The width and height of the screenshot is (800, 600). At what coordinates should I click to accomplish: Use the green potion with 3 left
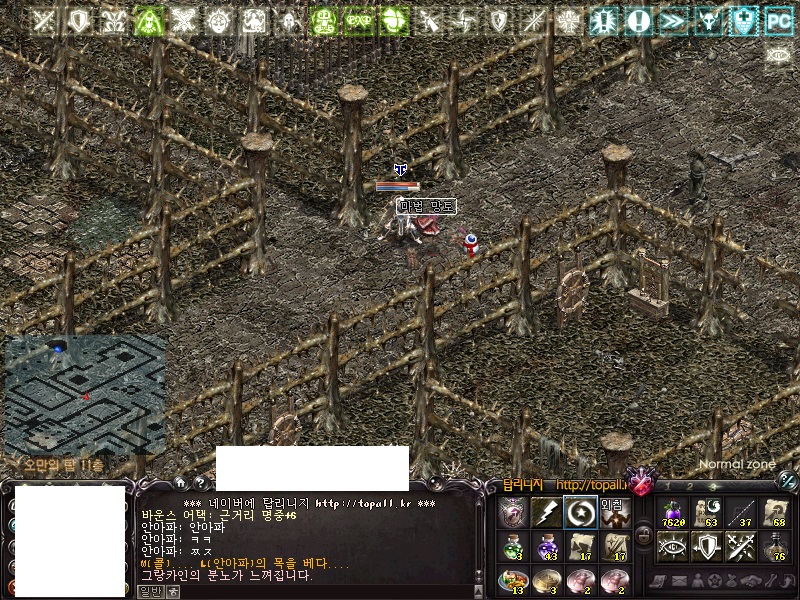pyautogui.click(x=511, y=546)
